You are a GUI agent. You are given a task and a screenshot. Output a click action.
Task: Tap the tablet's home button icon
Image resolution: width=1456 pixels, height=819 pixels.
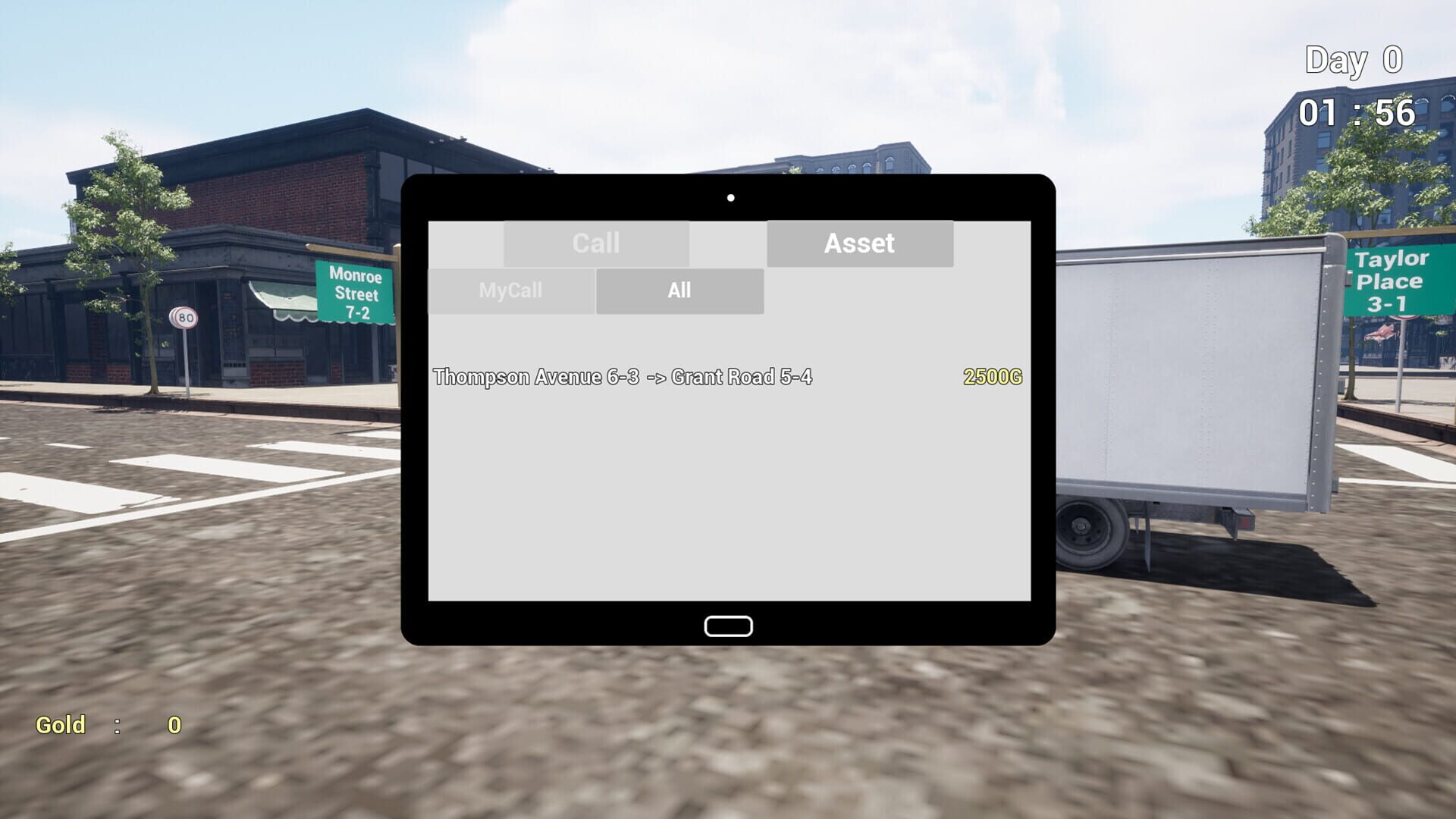tap(728, 625)
